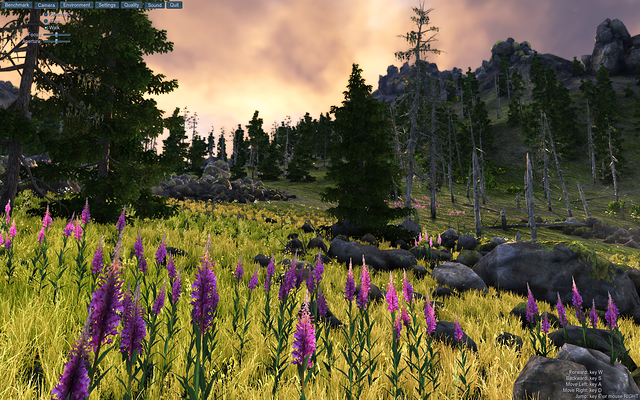Open the Environment menu
The image size is (640, 400).
pos(76,5)
